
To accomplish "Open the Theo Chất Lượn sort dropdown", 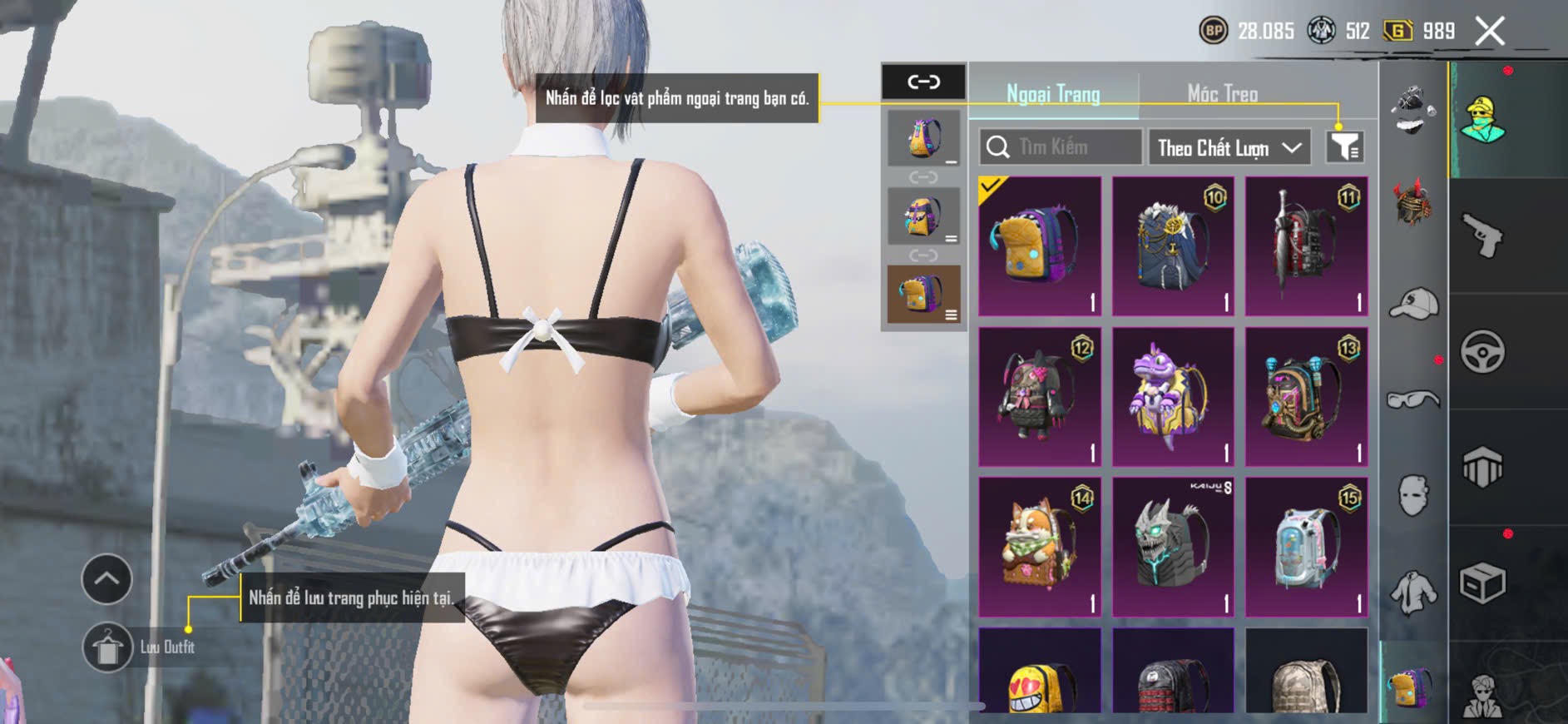I will pyautogui.click(x=1229, y=148).
